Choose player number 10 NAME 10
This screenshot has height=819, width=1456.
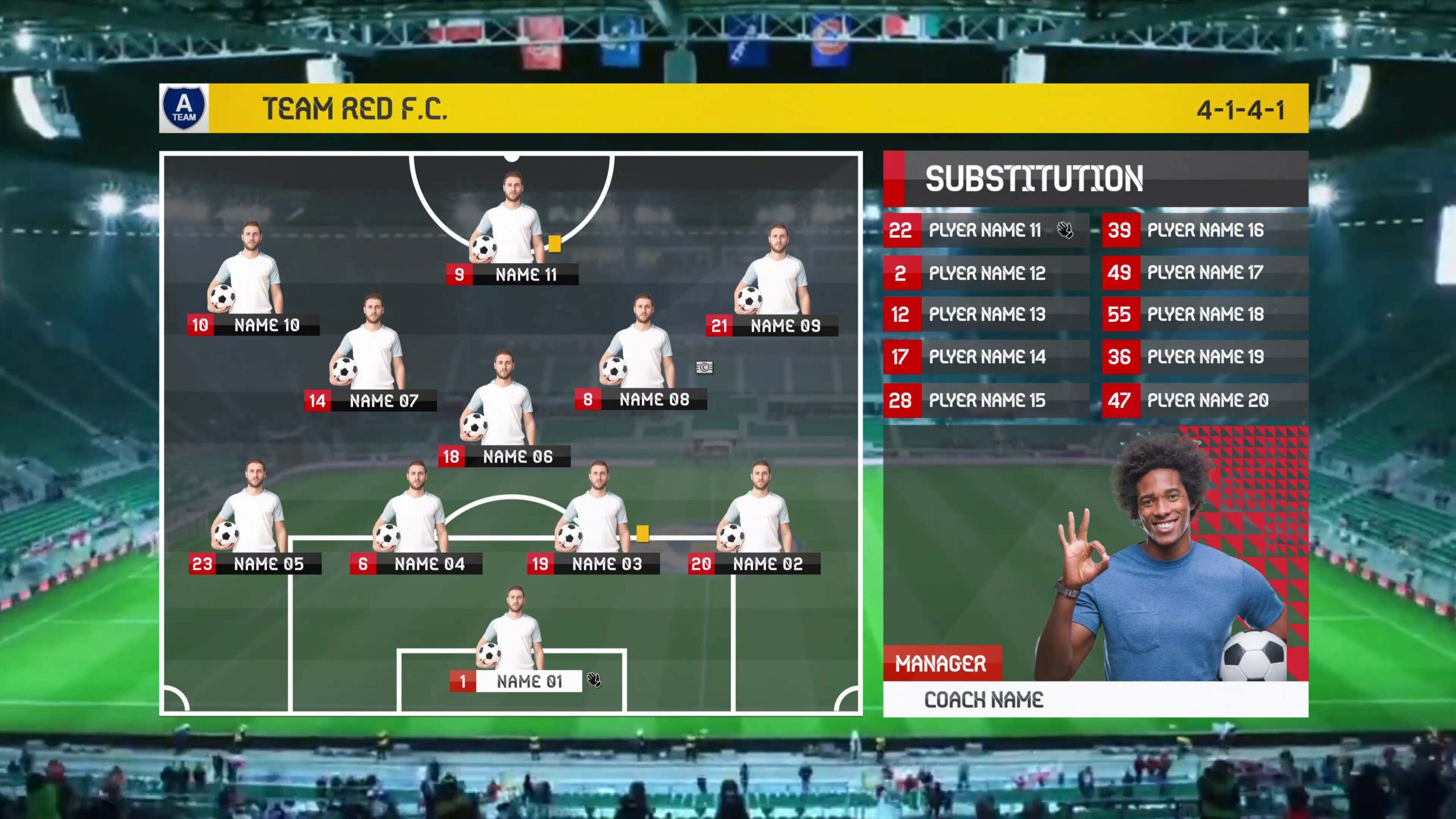click(x=254, y=325)
